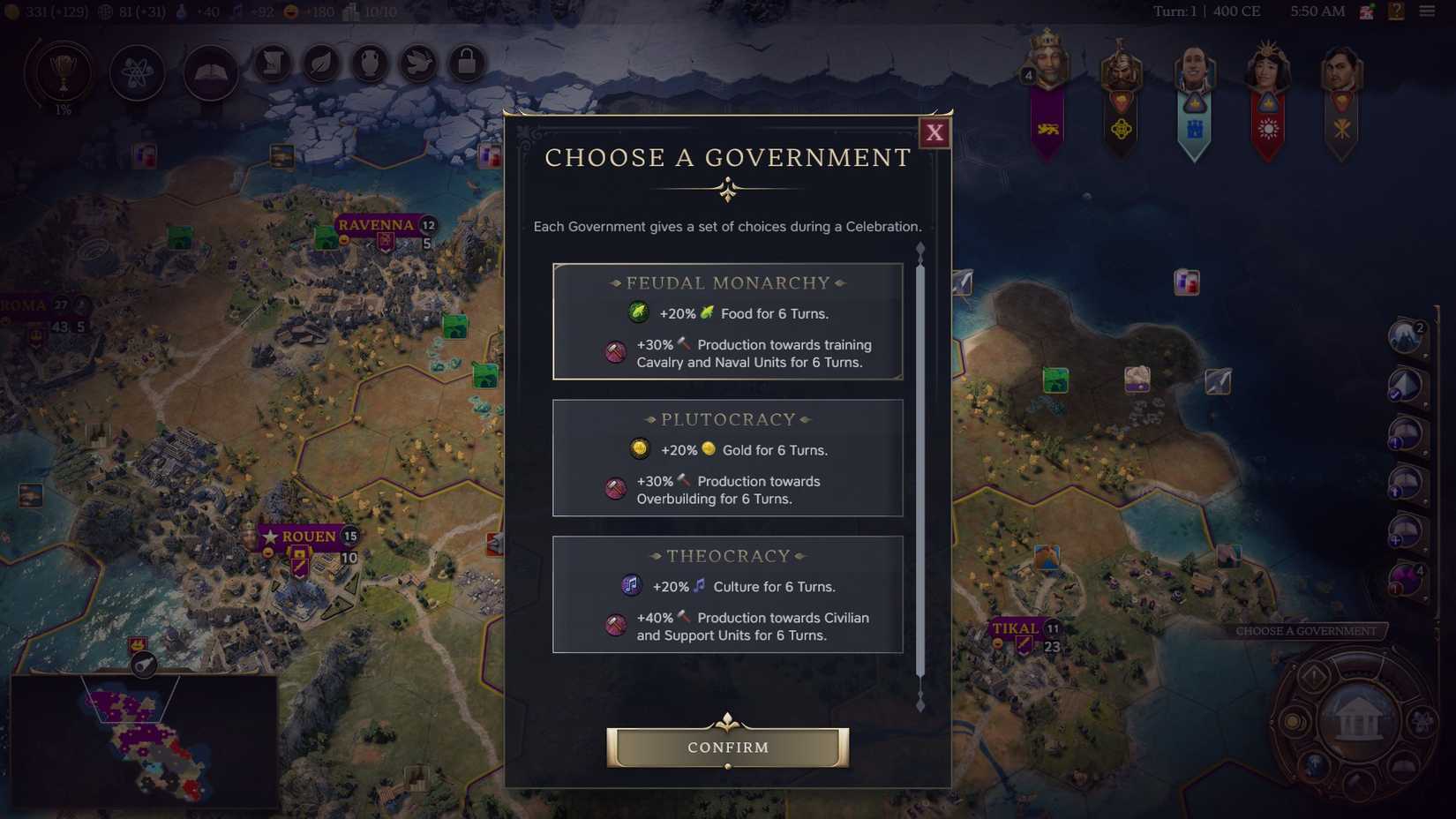The height and width of the screenshot is (819, 1456).
Task: Open the hamburger menu in the top-right corner
Action: tap(1429, 11)
